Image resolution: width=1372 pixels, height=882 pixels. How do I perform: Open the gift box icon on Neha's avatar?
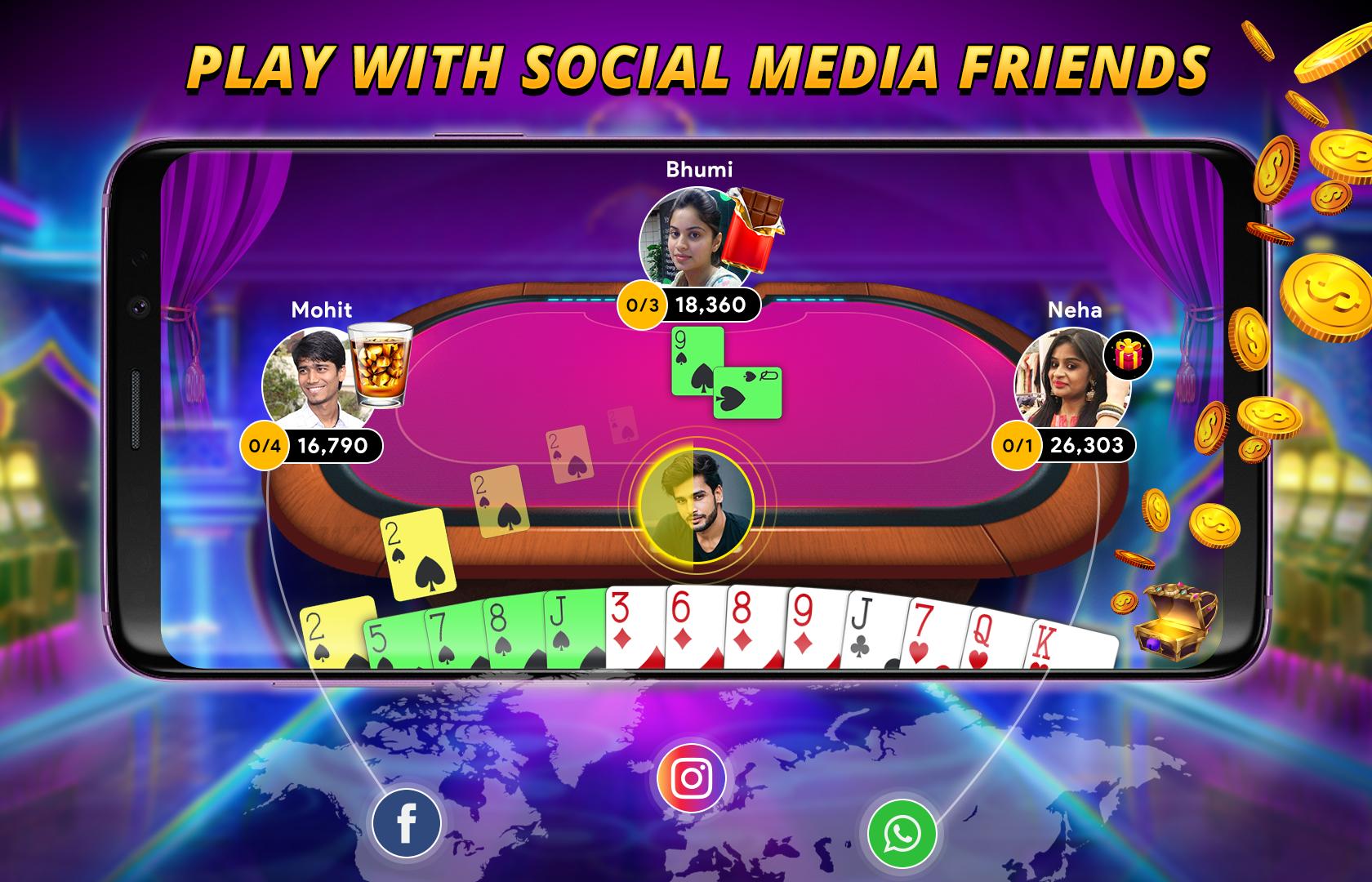click(x=1129, y=357)
